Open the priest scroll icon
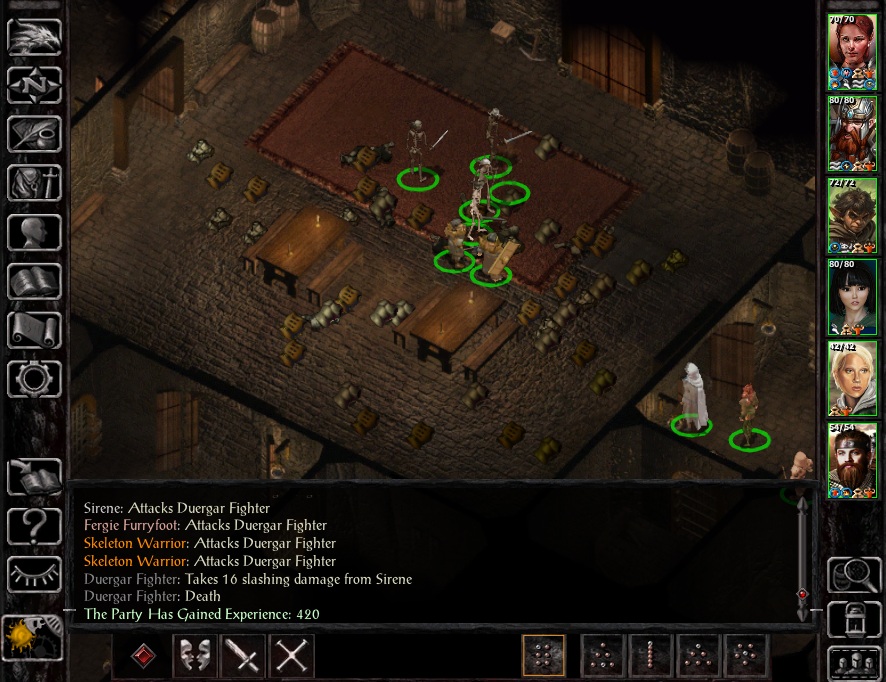This screenshot has width=886, height=682. 34,330
